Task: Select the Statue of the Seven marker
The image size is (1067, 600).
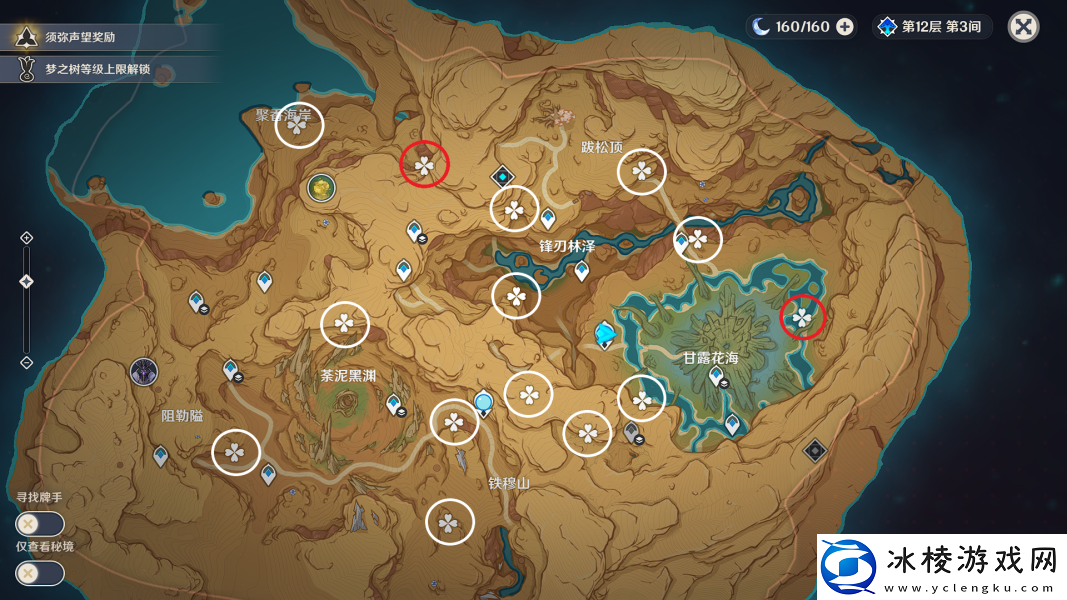Action: pos(604,334)
